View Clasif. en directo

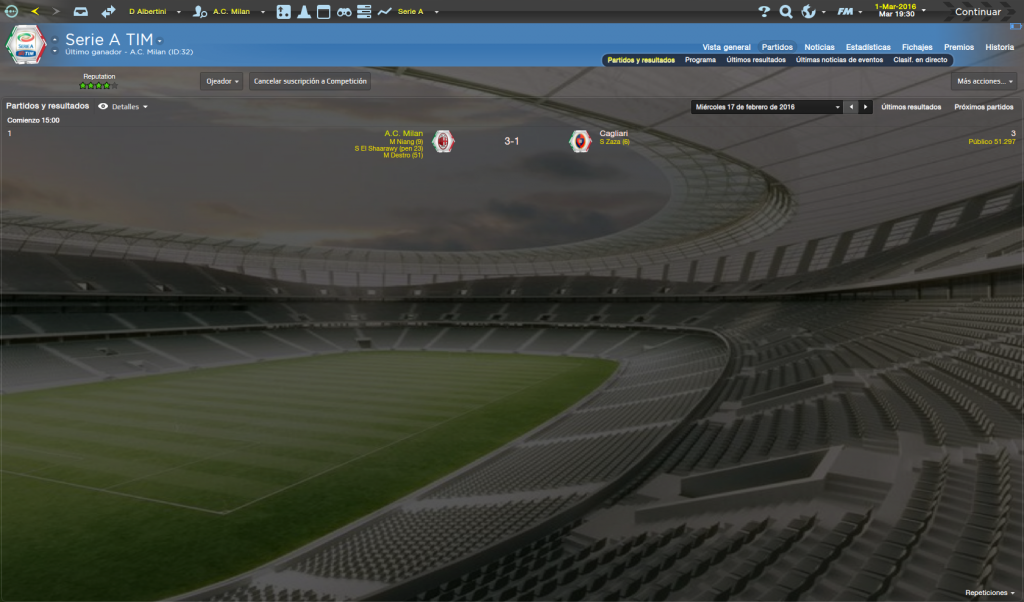(921, 60)
